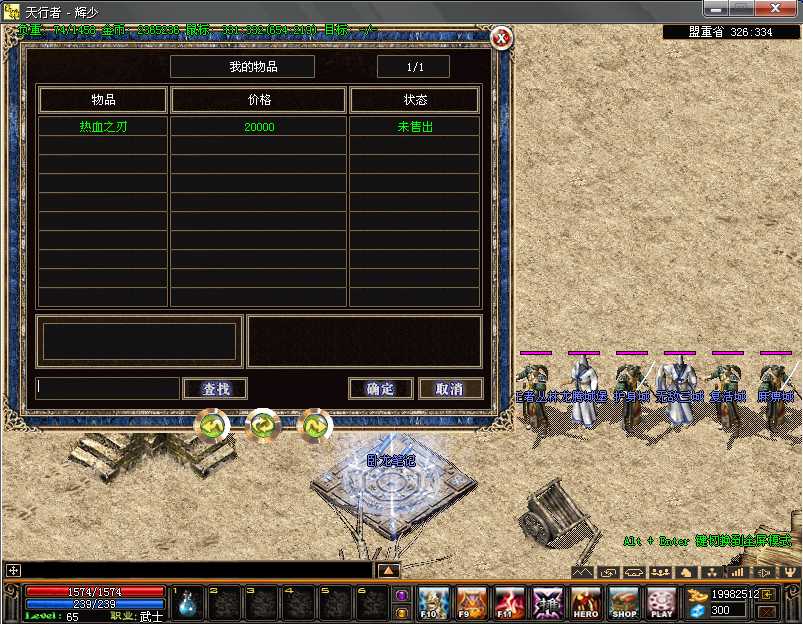Click the PLAY button

pyautogui.click(x=662, y=603)
